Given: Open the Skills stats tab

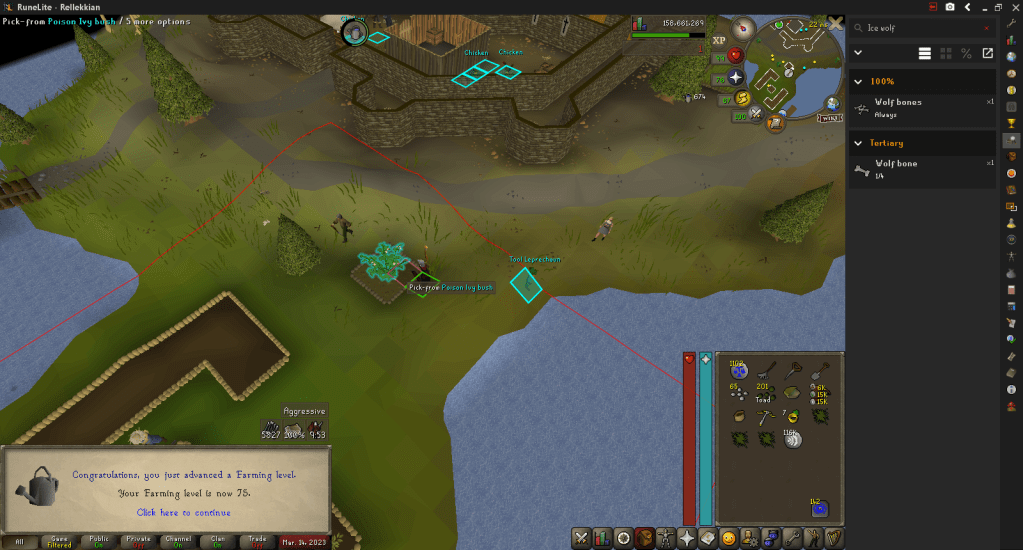Looking at the screenshot, I should (602, 538).
